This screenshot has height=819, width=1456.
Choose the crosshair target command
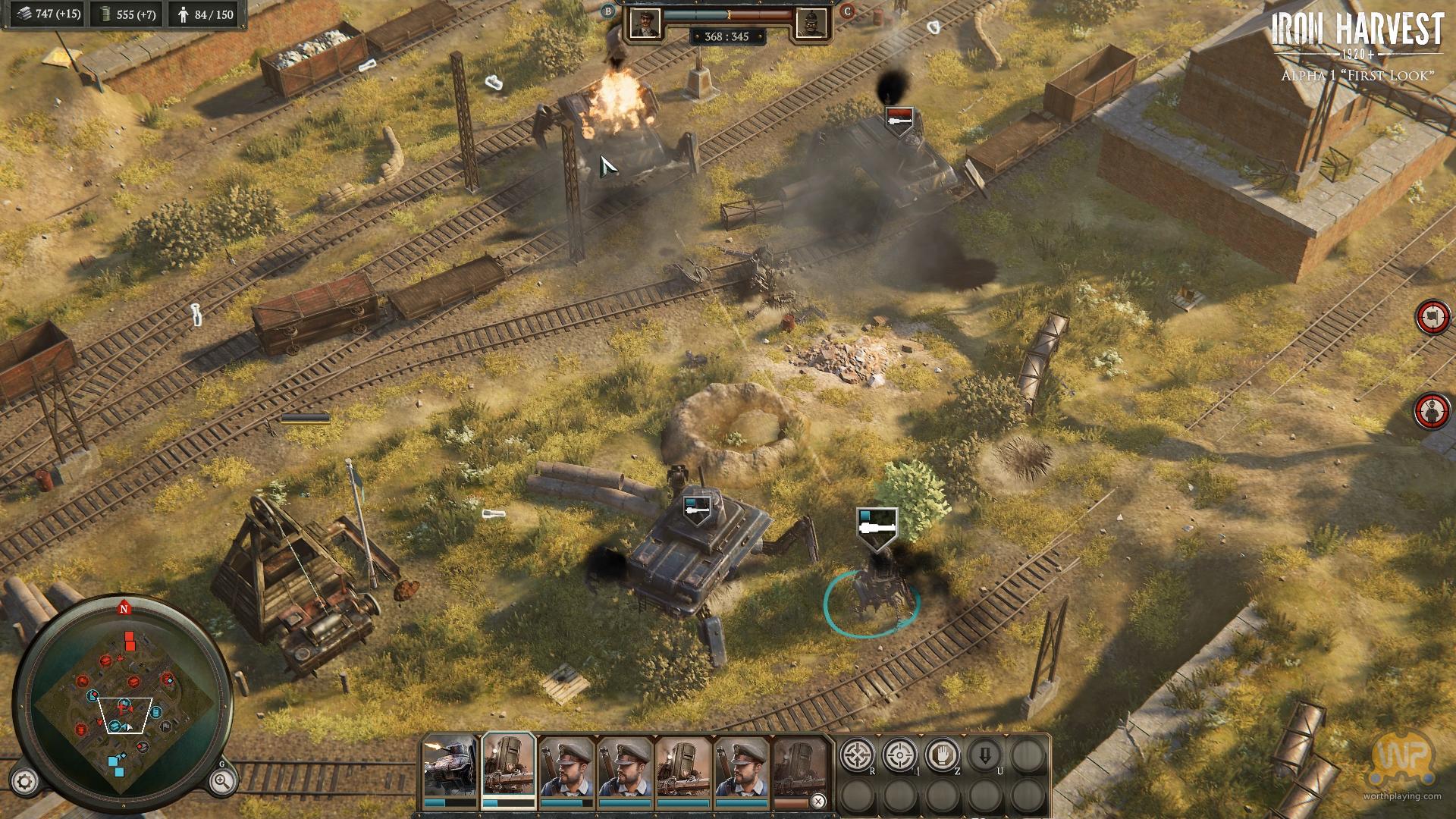coord(900,755)
